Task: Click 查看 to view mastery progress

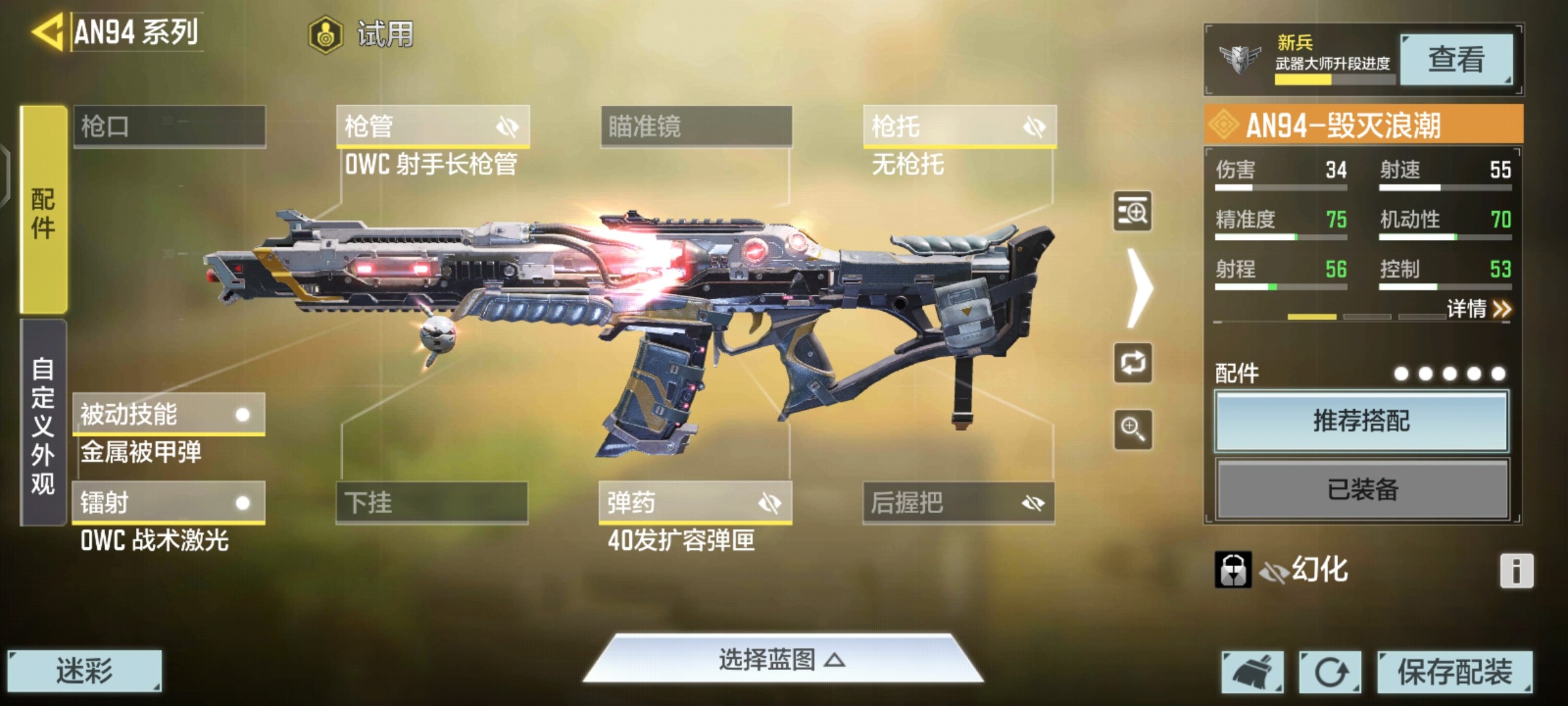Action: pyautogui.click(x=1456, y=59)
